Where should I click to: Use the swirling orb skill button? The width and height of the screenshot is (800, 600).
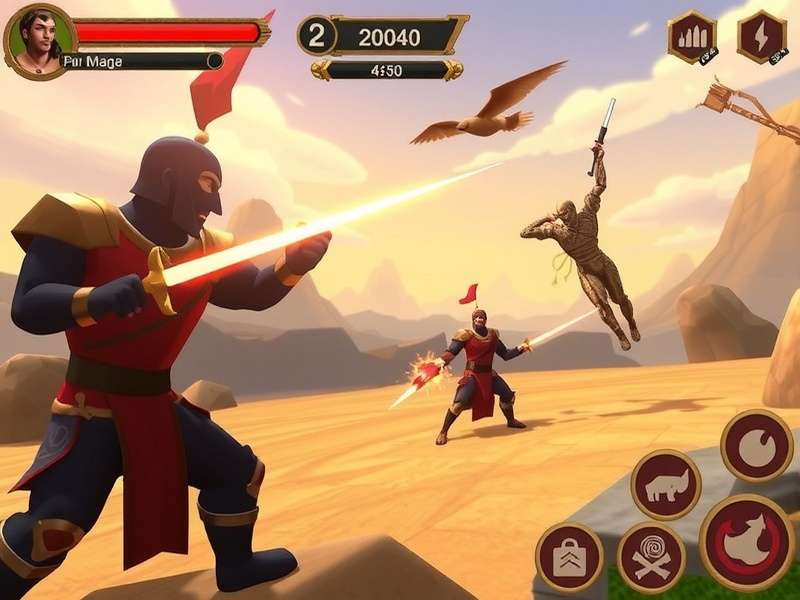[x=756, y=445]
